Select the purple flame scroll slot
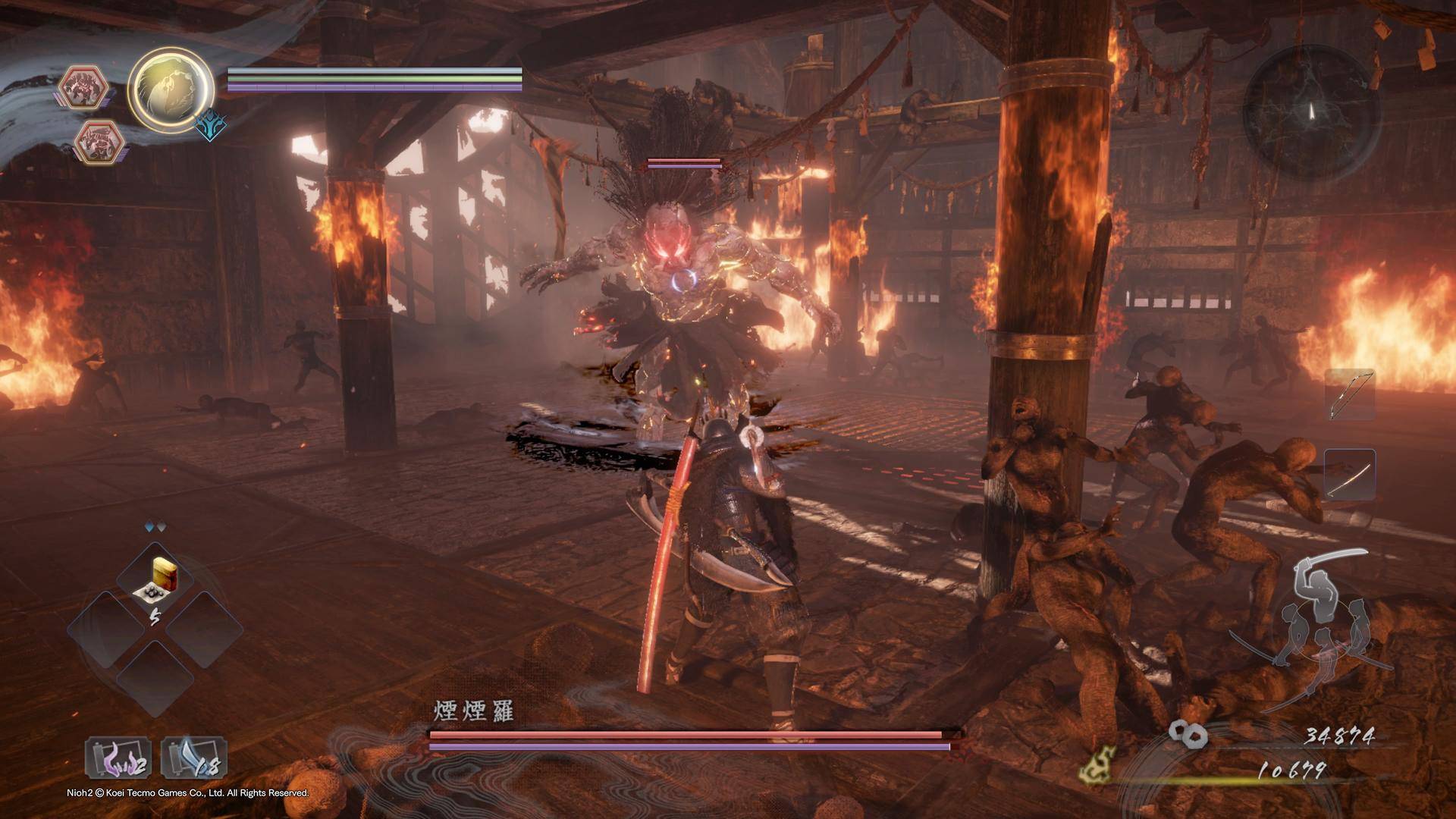The height and width of the screenshot is (819, 1456). pos(118,758)
